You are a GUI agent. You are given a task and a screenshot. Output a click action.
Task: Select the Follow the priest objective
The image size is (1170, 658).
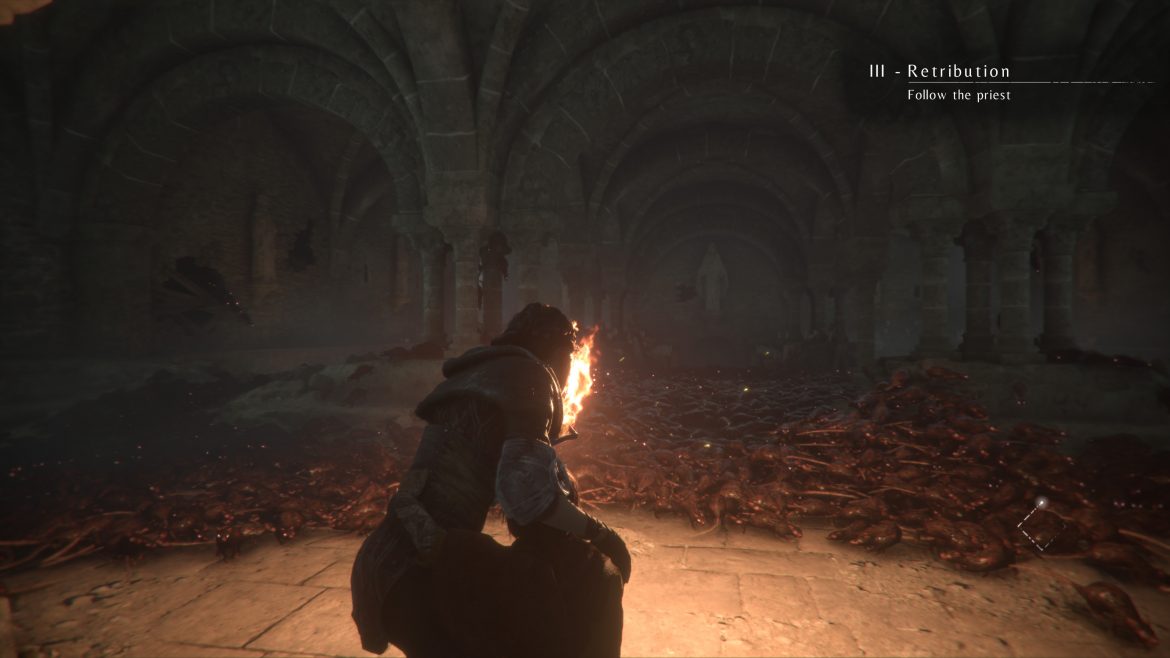point(958,95)
